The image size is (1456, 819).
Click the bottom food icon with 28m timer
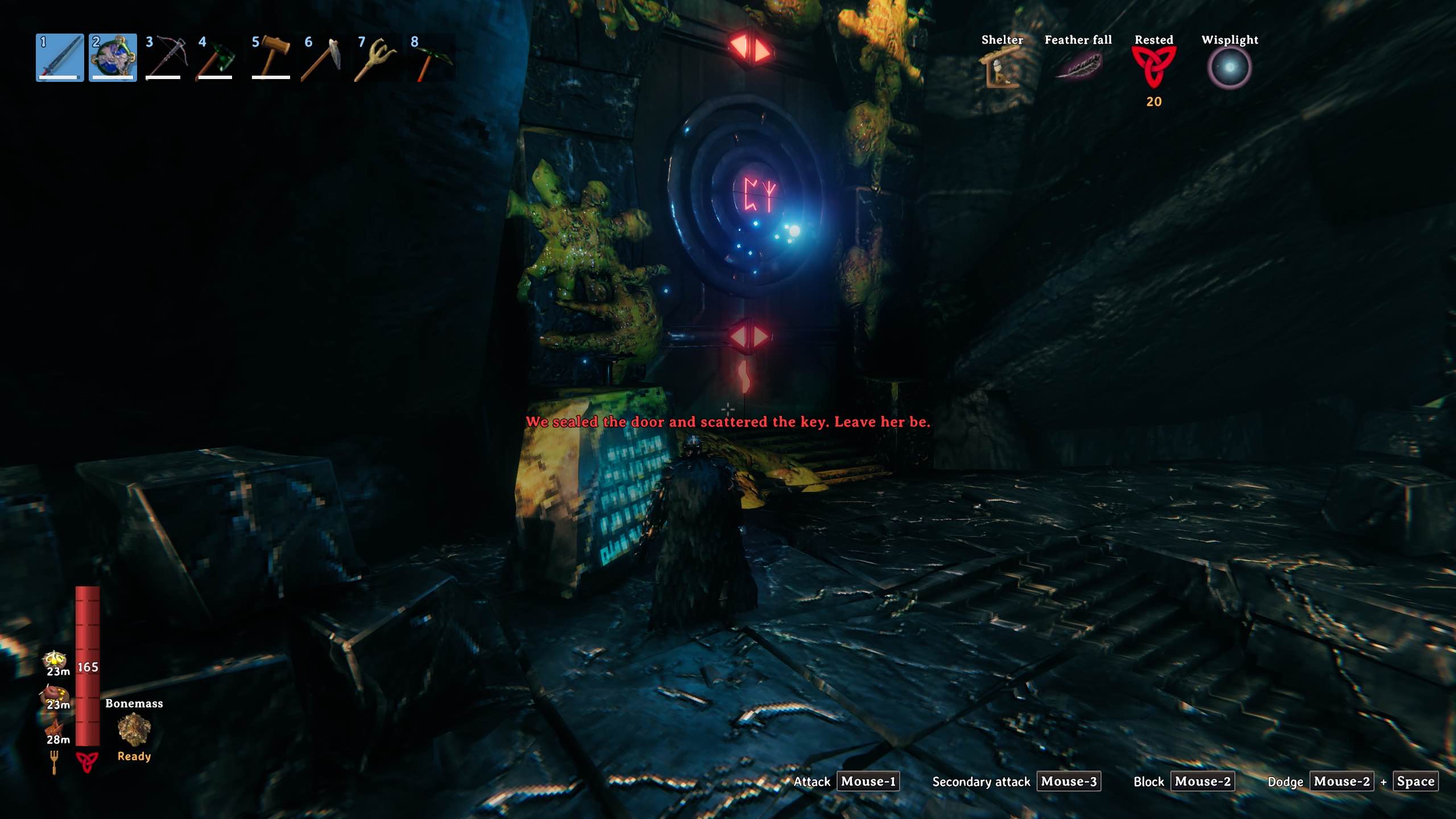pyautogui.click(x=55, y=728)
